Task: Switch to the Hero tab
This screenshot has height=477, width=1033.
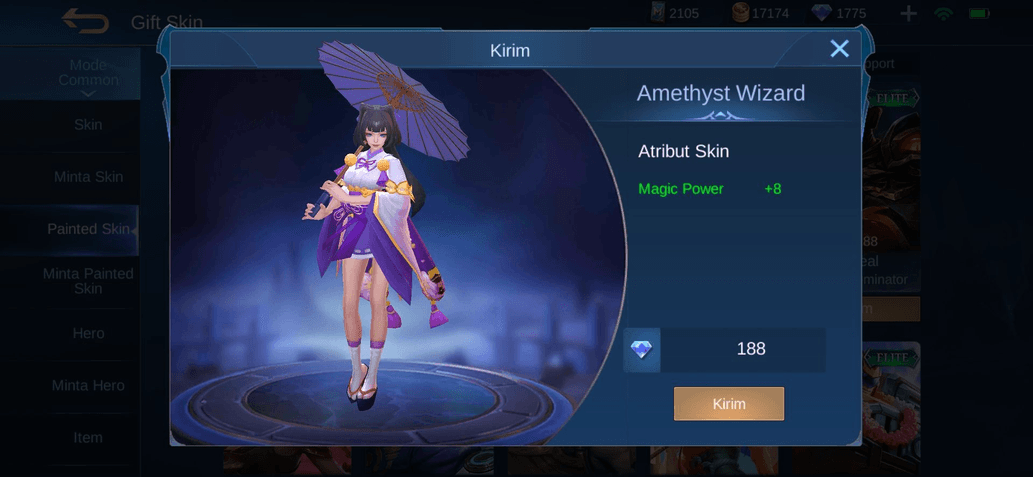Action: [x=88, y=333]
